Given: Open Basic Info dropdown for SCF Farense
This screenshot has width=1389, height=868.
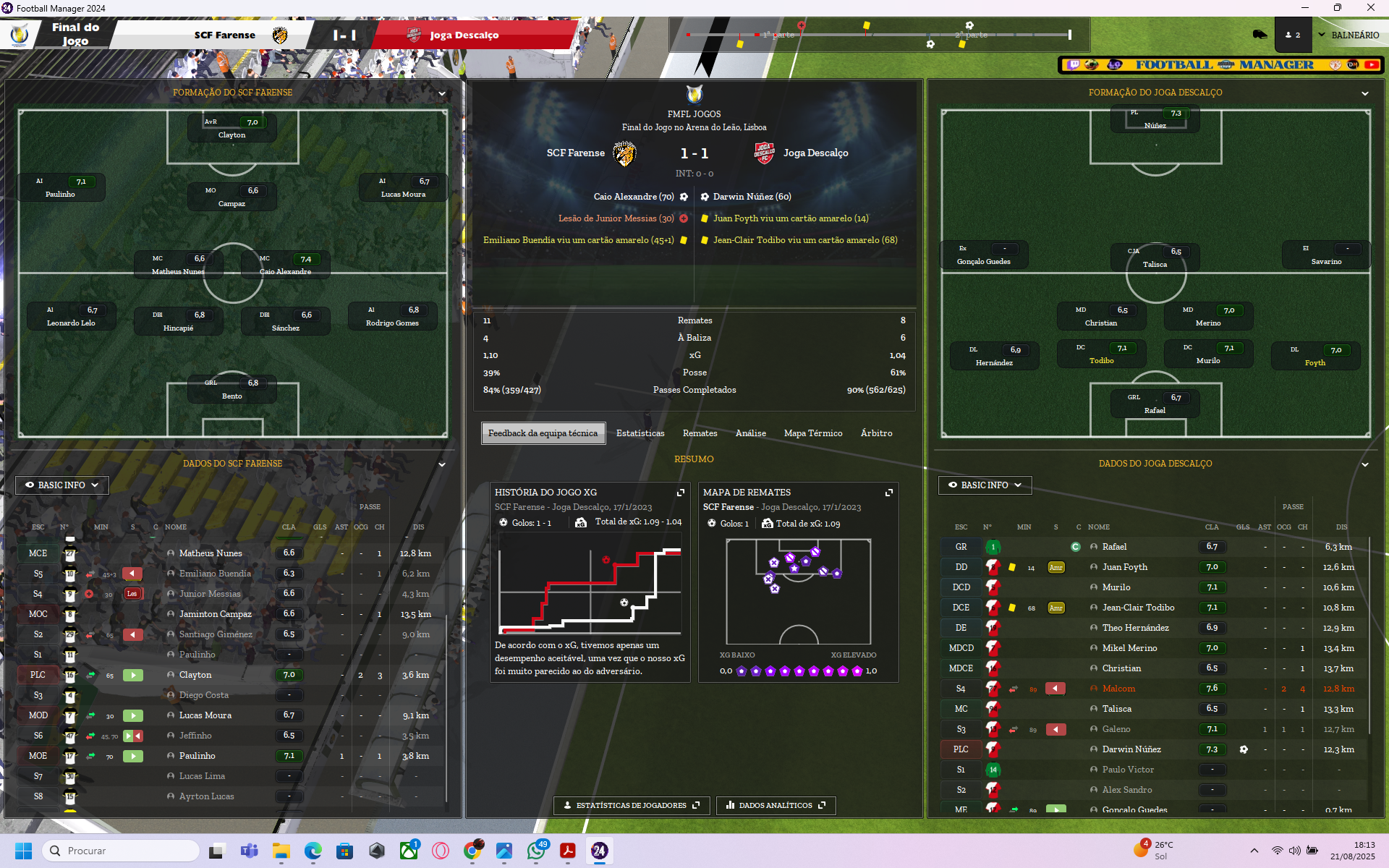Looking at the screenshot, I should (62, 485).
